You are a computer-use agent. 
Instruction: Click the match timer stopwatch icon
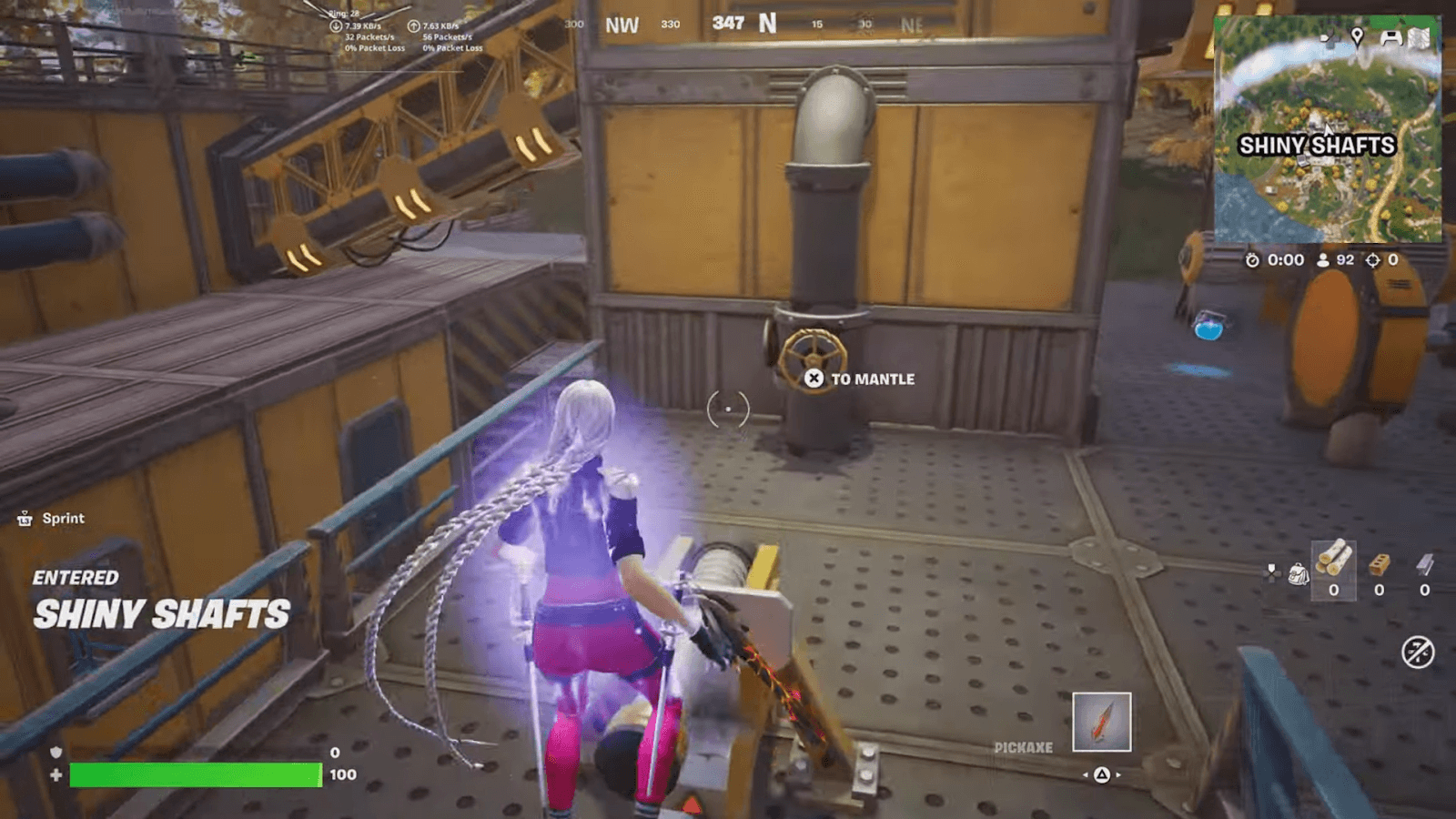(x=1253, y=260)
